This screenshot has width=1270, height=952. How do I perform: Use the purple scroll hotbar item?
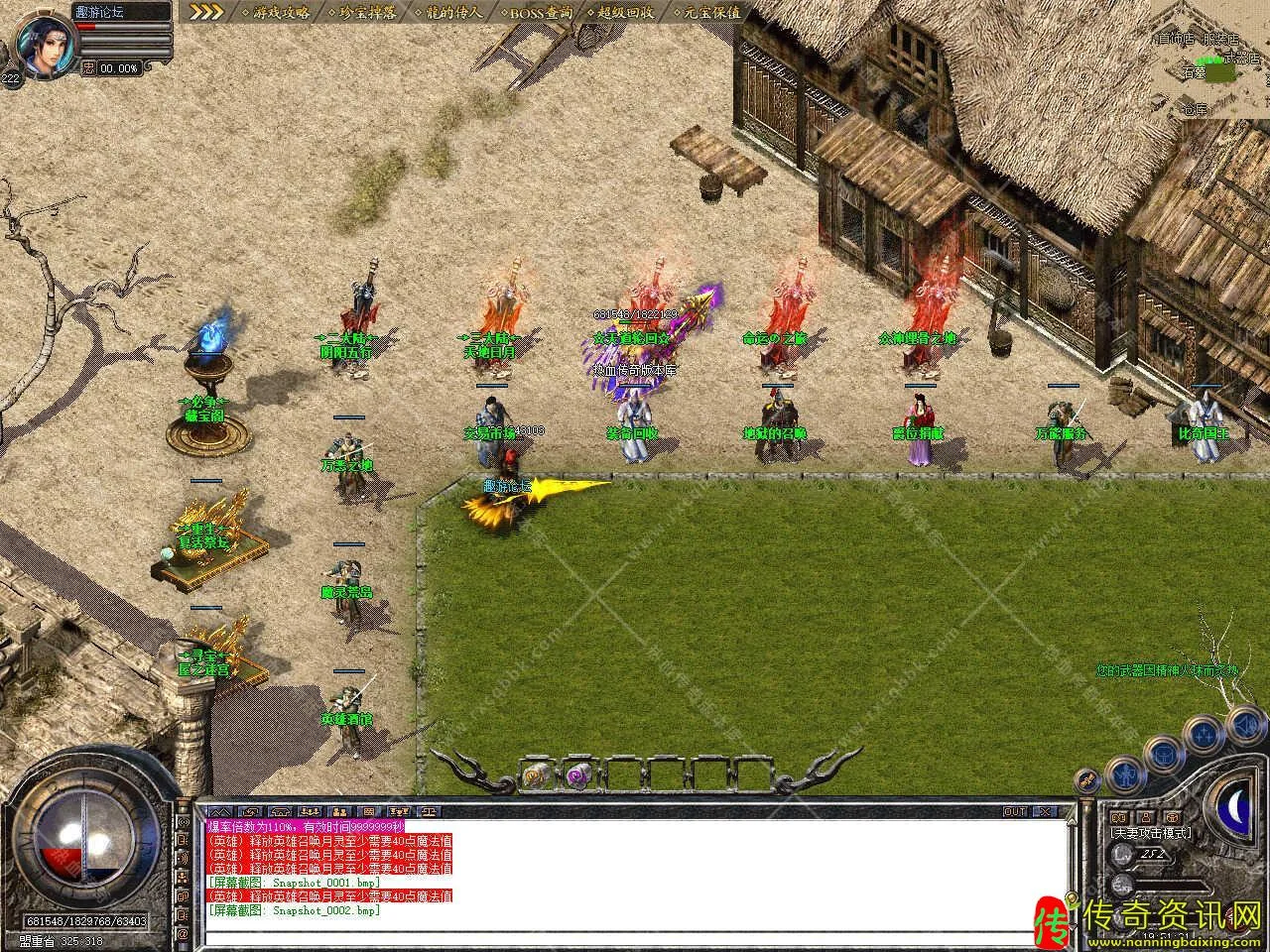click(x=579, y=773)
